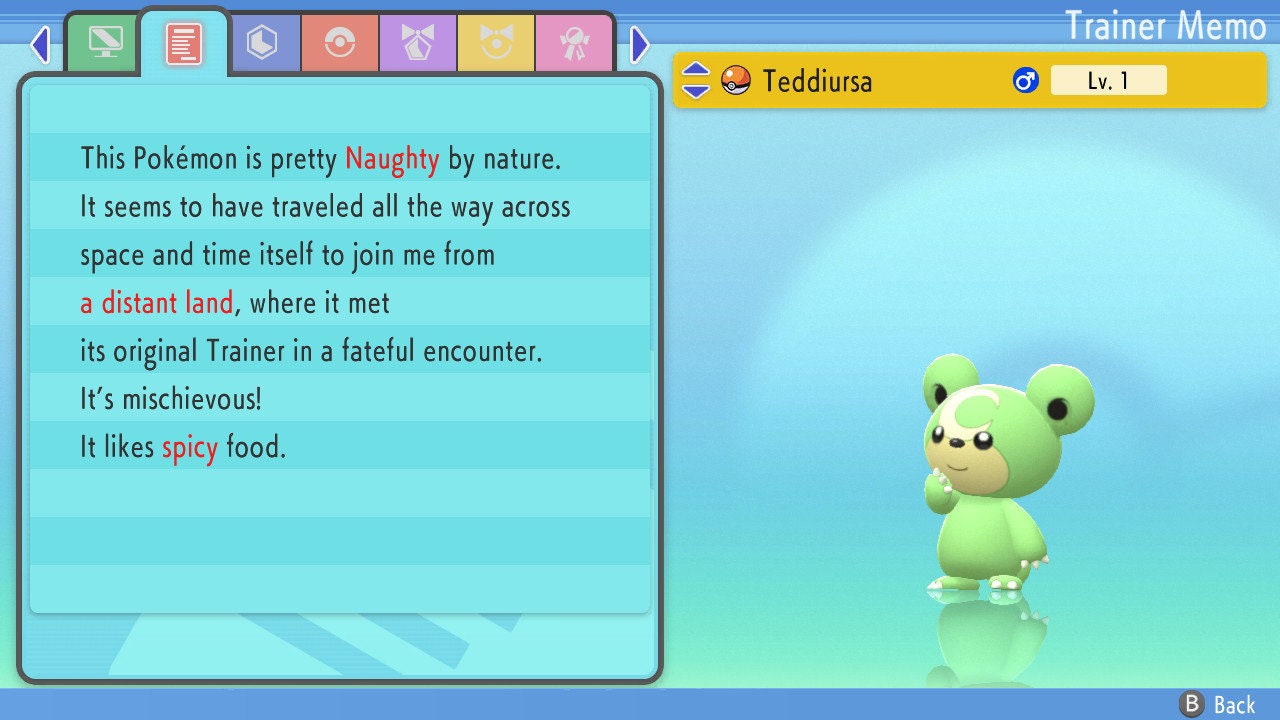Click the left arrow beside the tabs

pyautogui.click(x=40, y=44)
